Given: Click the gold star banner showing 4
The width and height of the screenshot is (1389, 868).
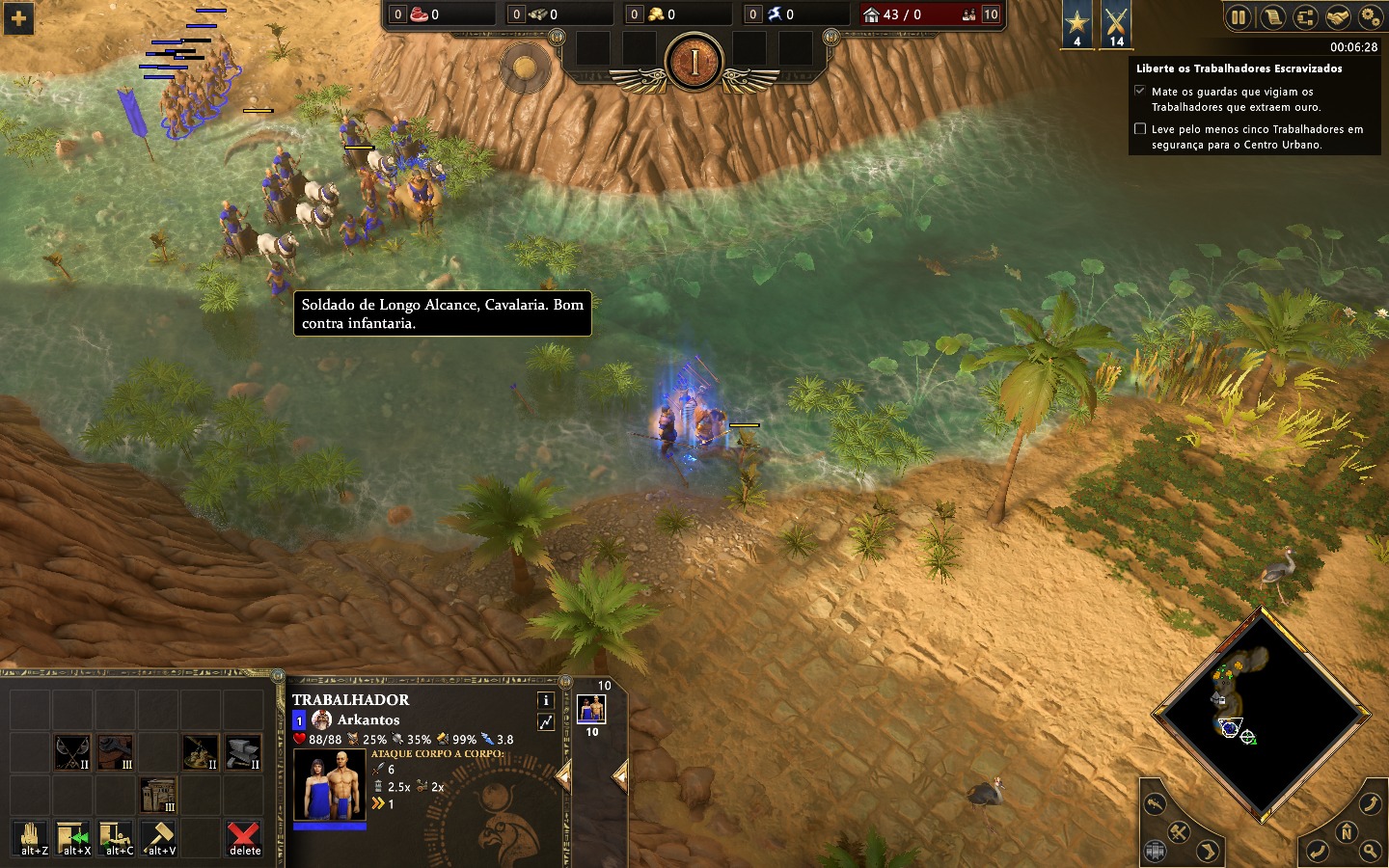Looking at the screenshot, I should [1077, 23].
